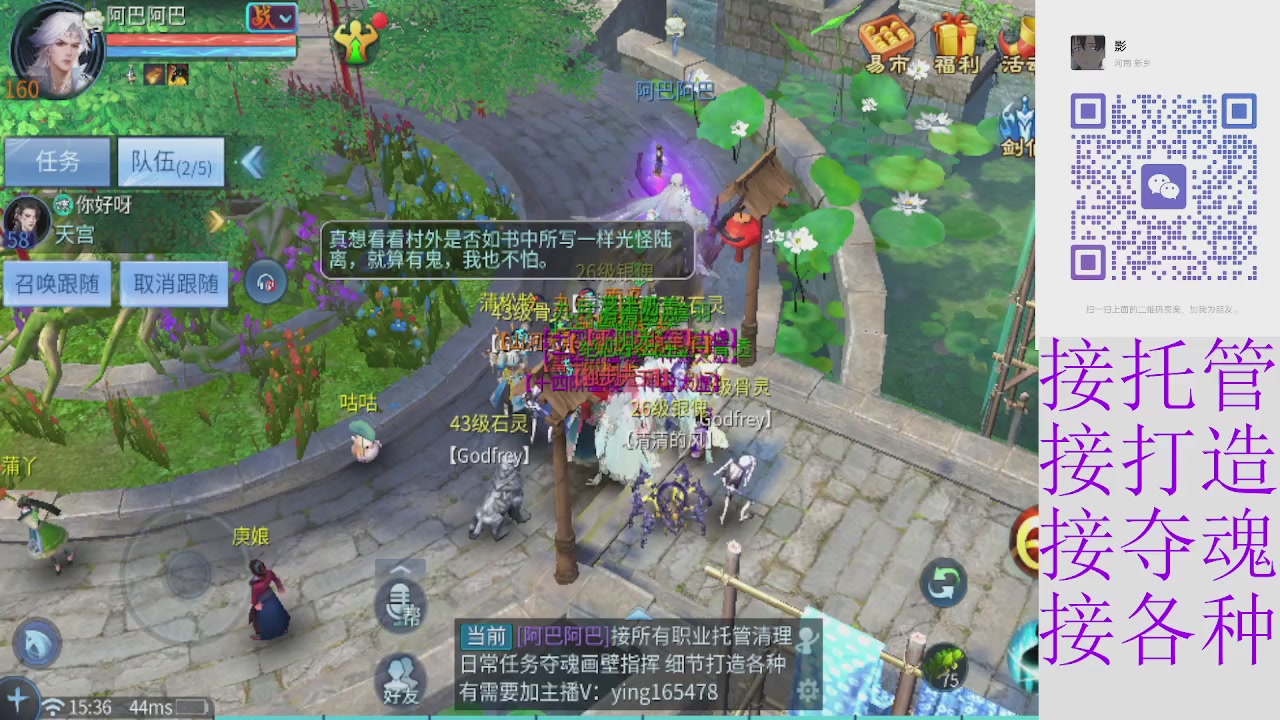Click the green camera rotate arrows icon
Image resolution: width=1280 pixels, height=720 pixels.
point(943,580)
